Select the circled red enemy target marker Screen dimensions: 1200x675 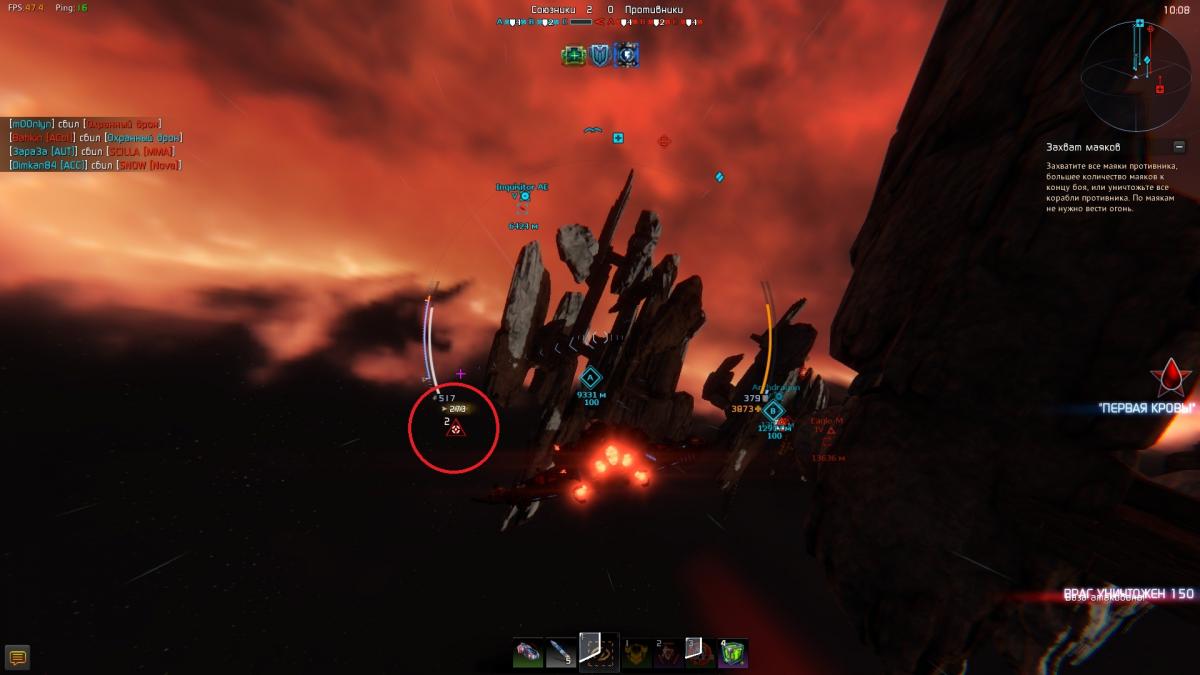(456, 428)
